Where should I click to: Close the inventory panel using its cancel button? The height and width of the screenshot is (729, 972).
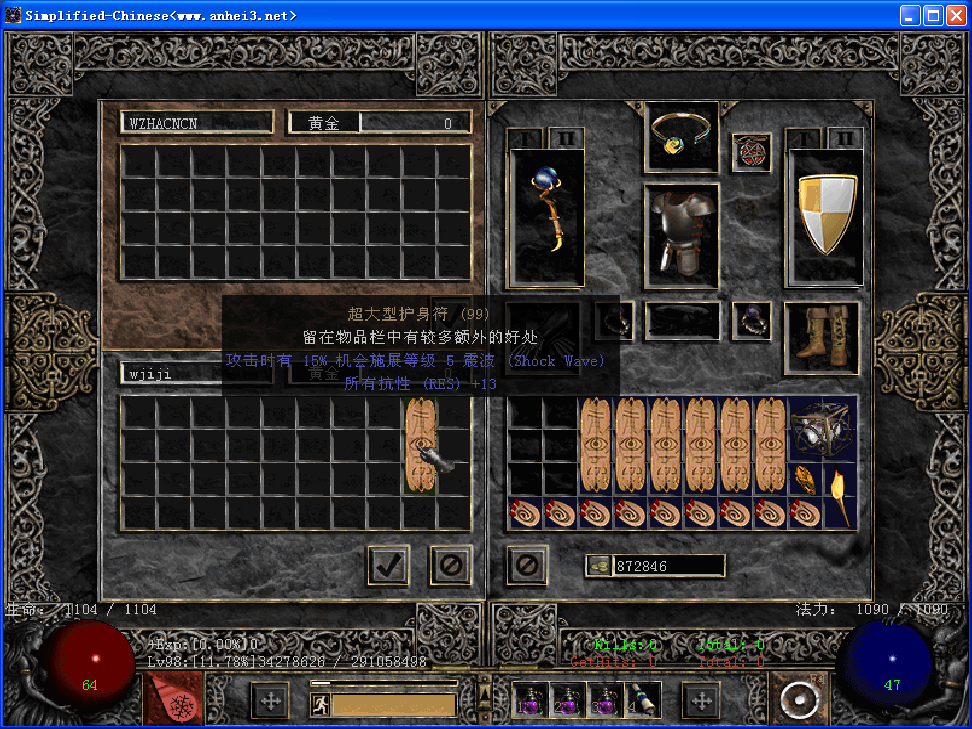(527, 566)
